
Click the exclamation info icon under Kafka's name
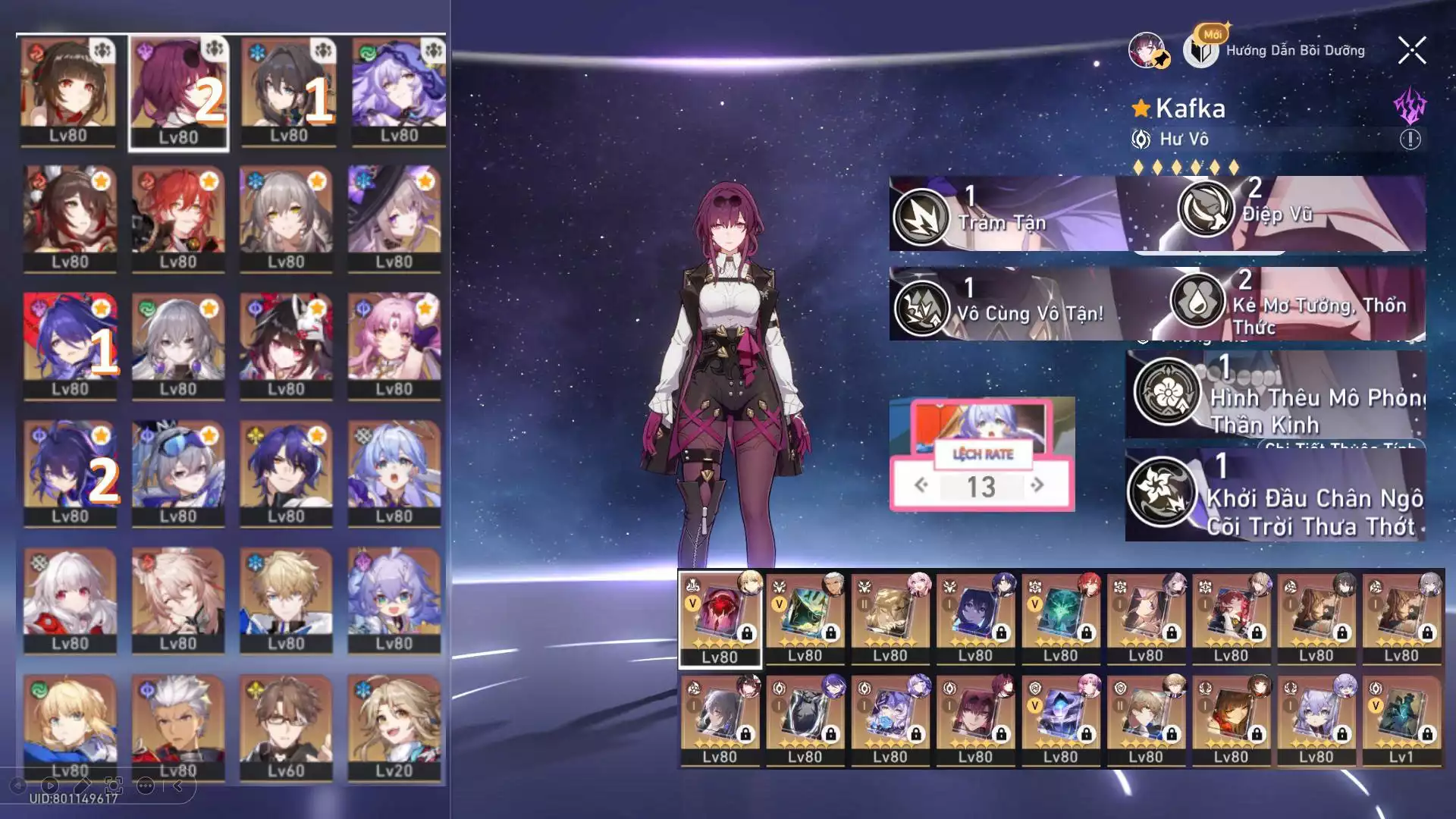point(1410,140)
